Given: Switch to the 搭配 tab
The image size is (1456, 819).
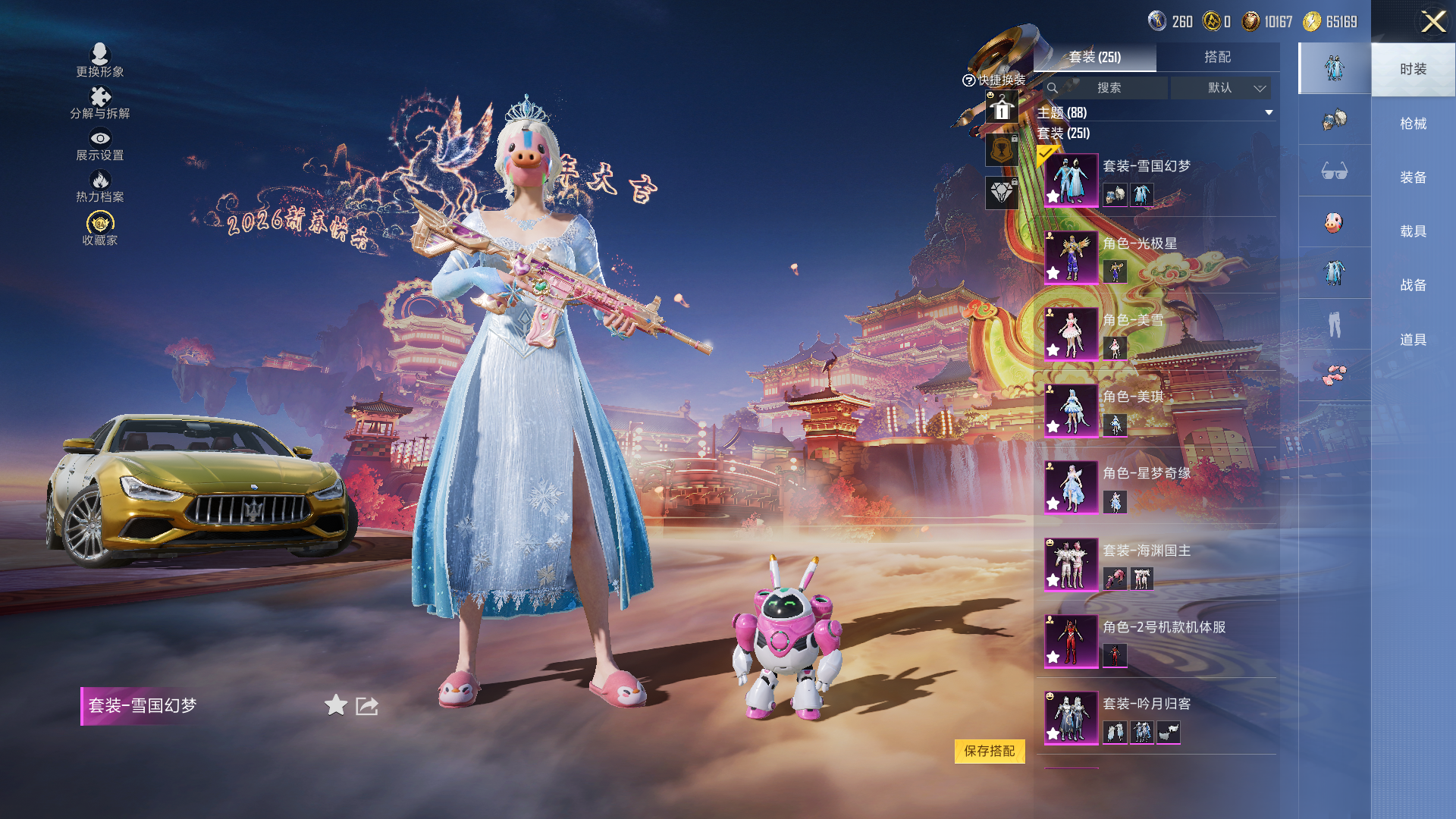Looking at the screenshot, I should 1217,57.
